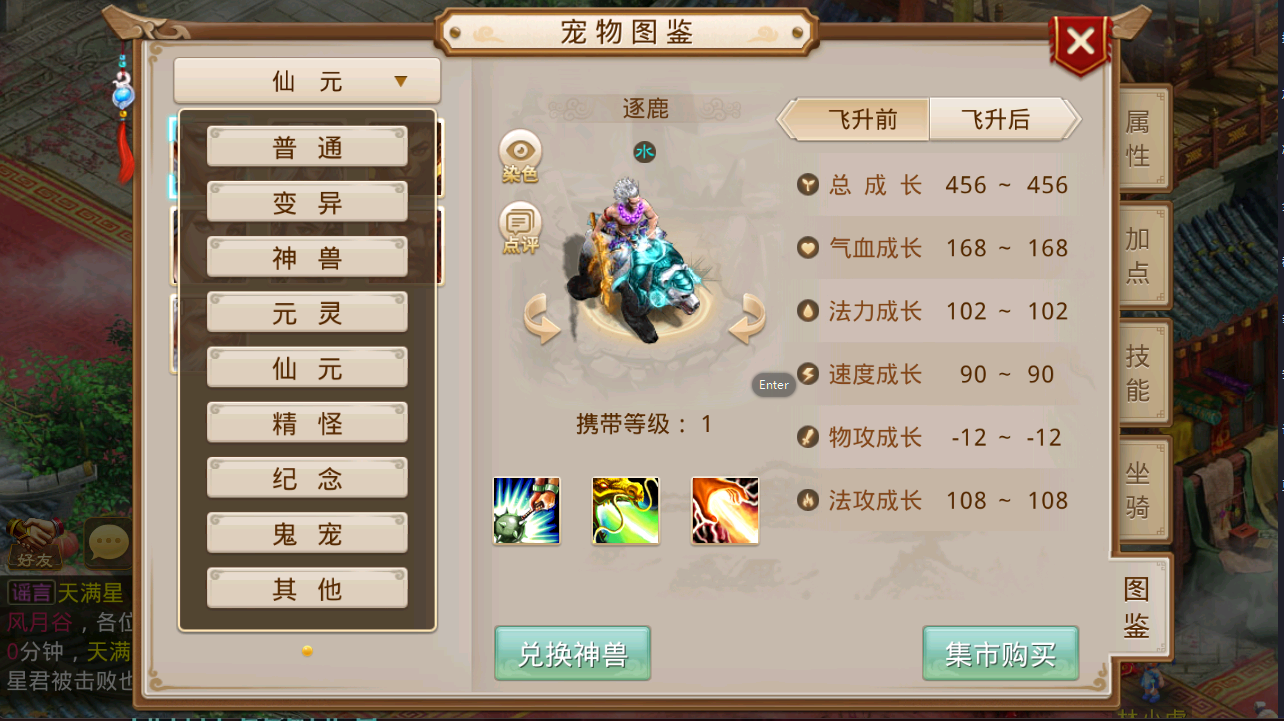Click the 水 element badge above the pet
The height and width of the screenshot is (721, 1284).
(646, 152)
